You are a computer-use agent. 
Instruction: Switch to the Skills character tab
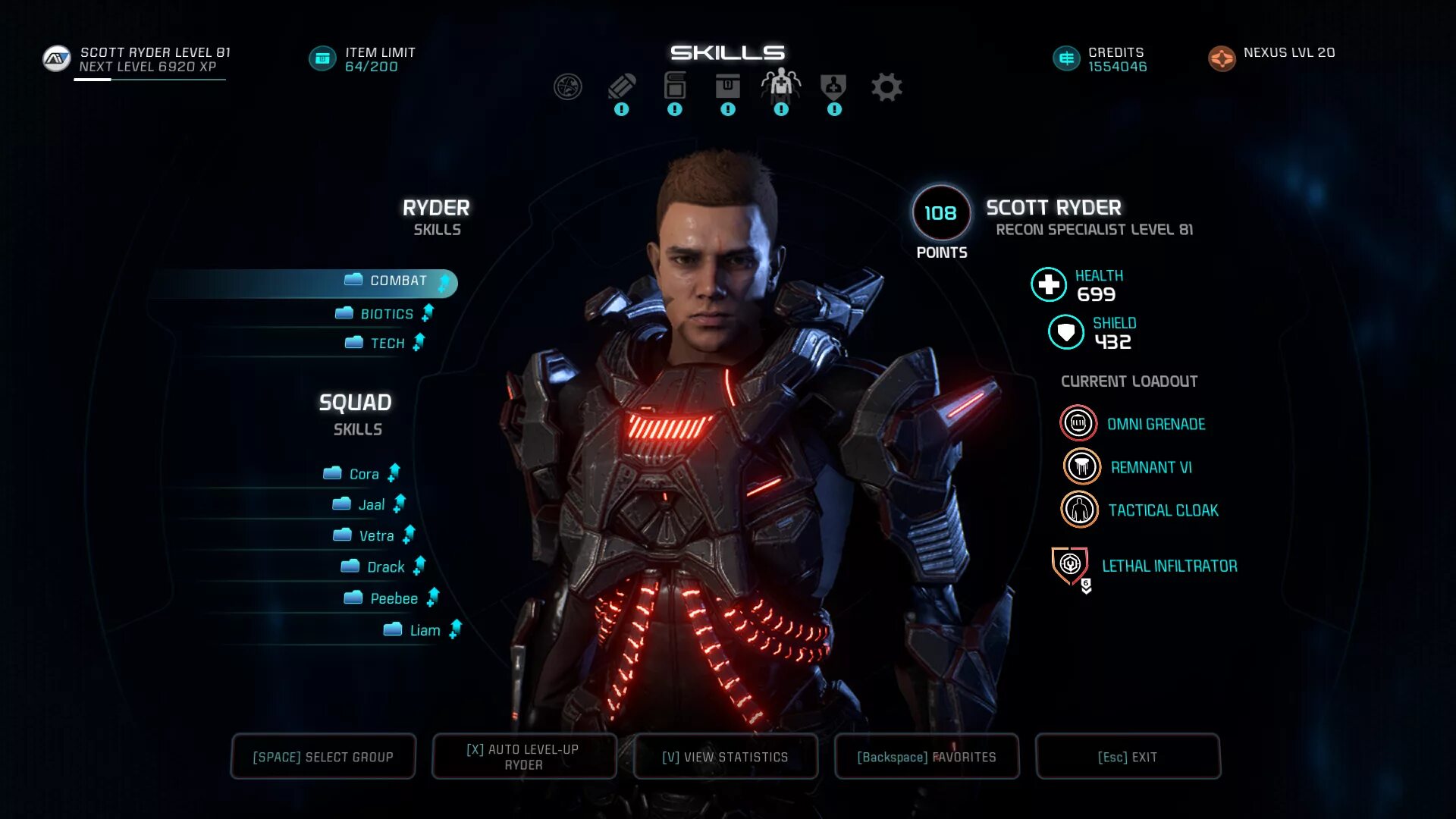tap(780, 86)
